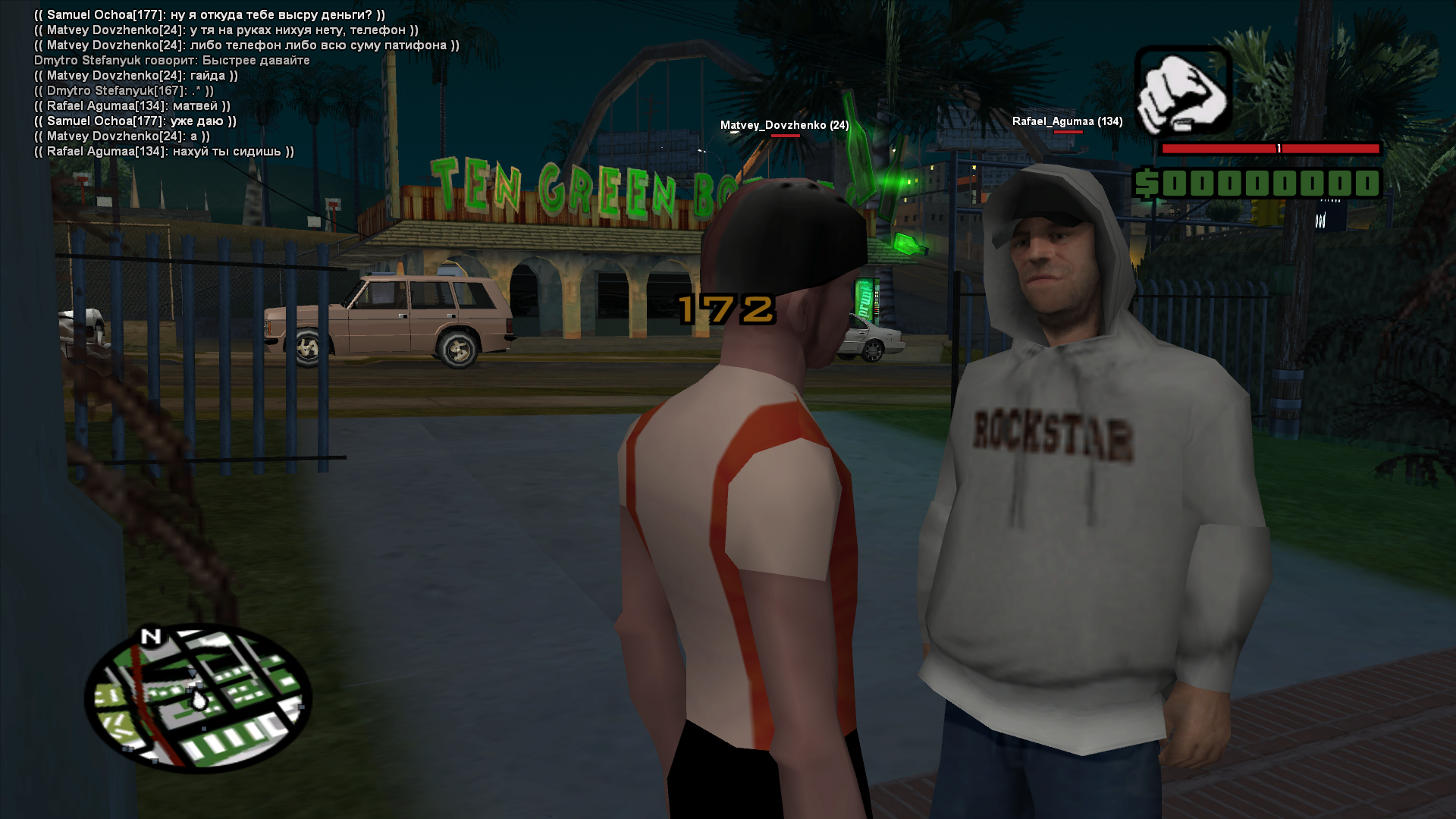Click the fist weapon icon

coord(1182,91)
